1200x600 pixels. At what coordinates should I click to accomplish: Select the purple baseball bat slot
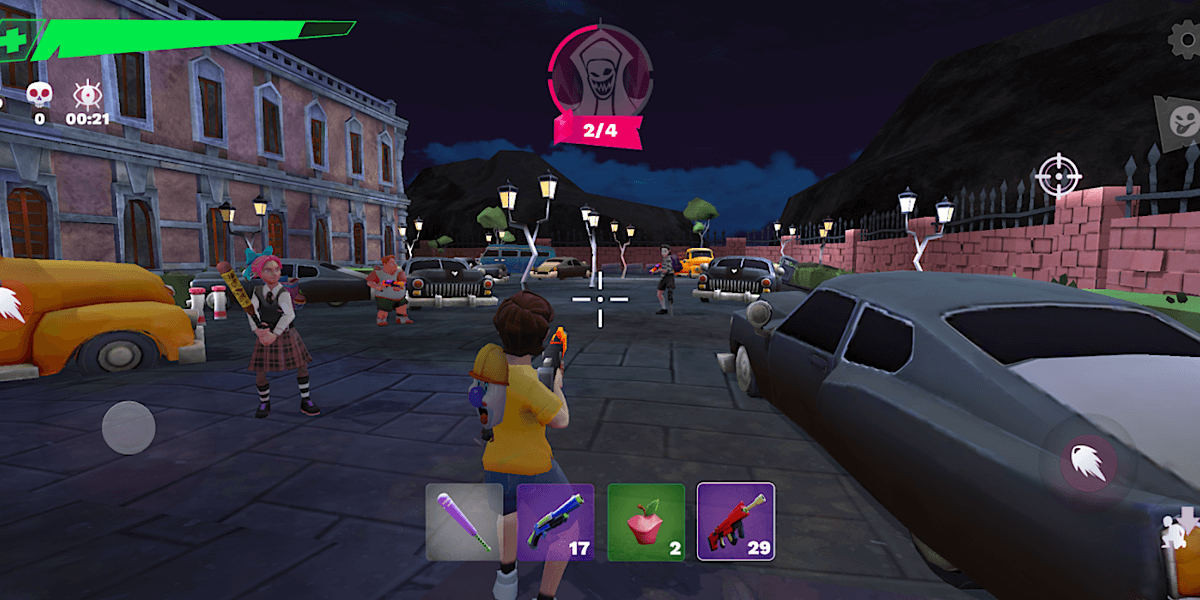[x=464, y=522]
